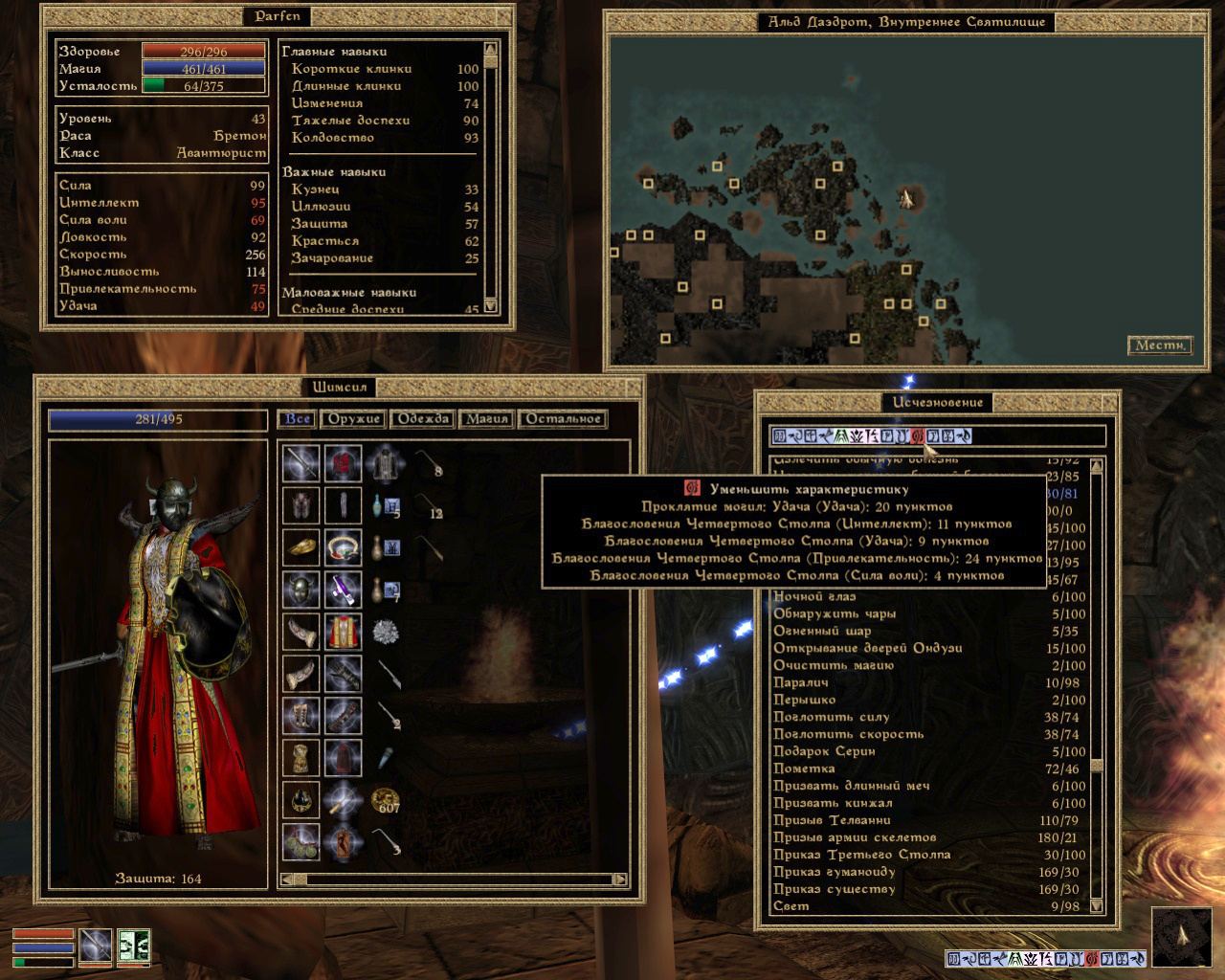Toggle the Местн. map view button
Viewport: 1225px width, 980px height.
(x=1160, y=345)
